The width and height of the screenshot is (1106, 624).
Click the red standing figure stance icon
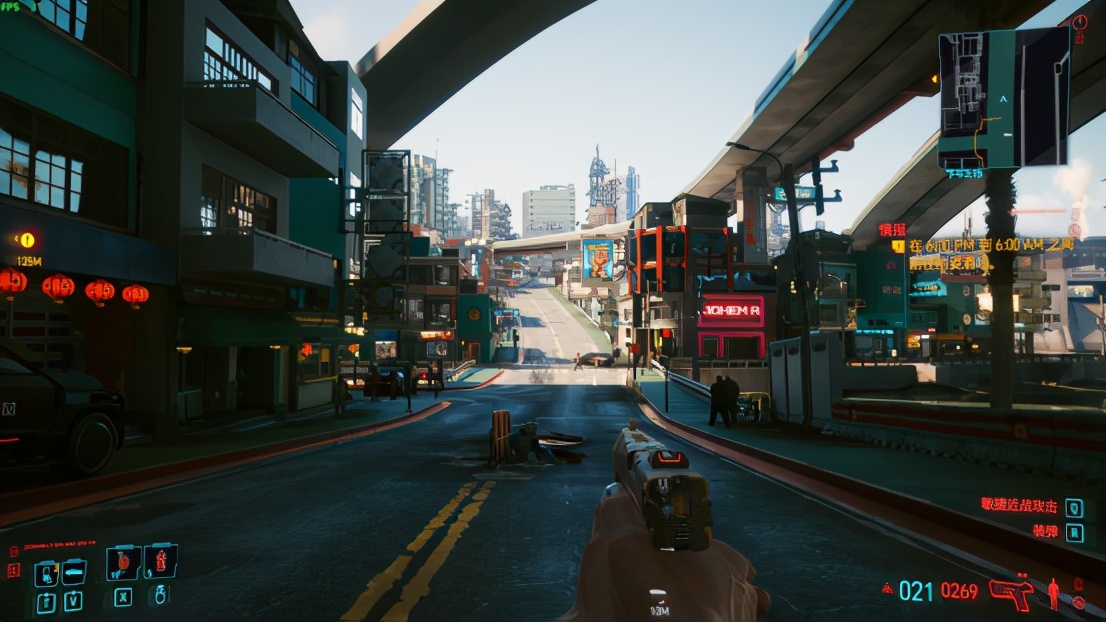click(x=1053, y=593)
